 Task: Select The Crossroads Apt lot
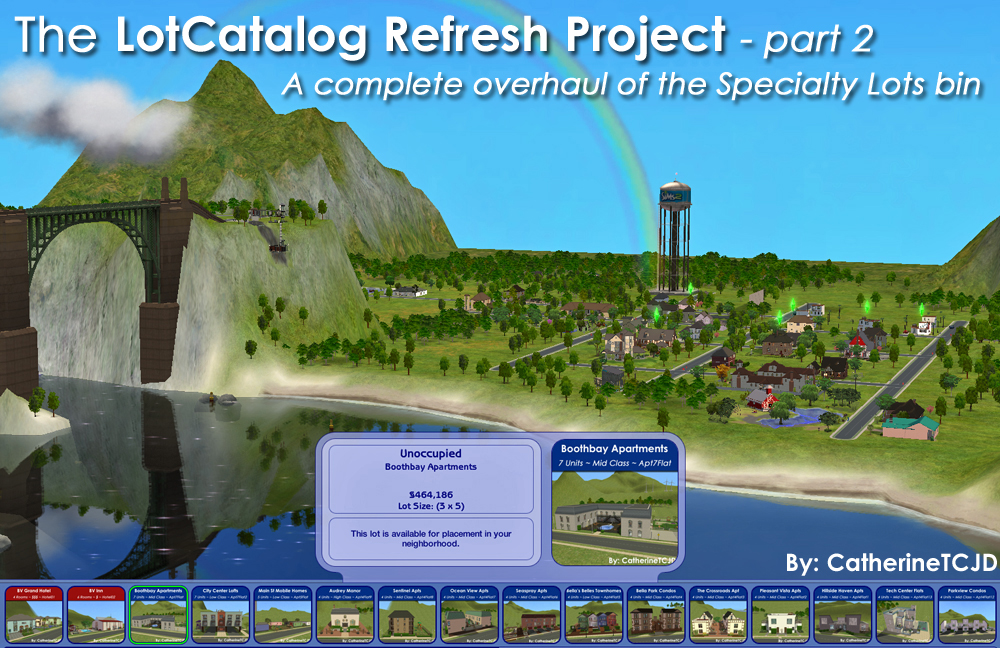[718, 614]
